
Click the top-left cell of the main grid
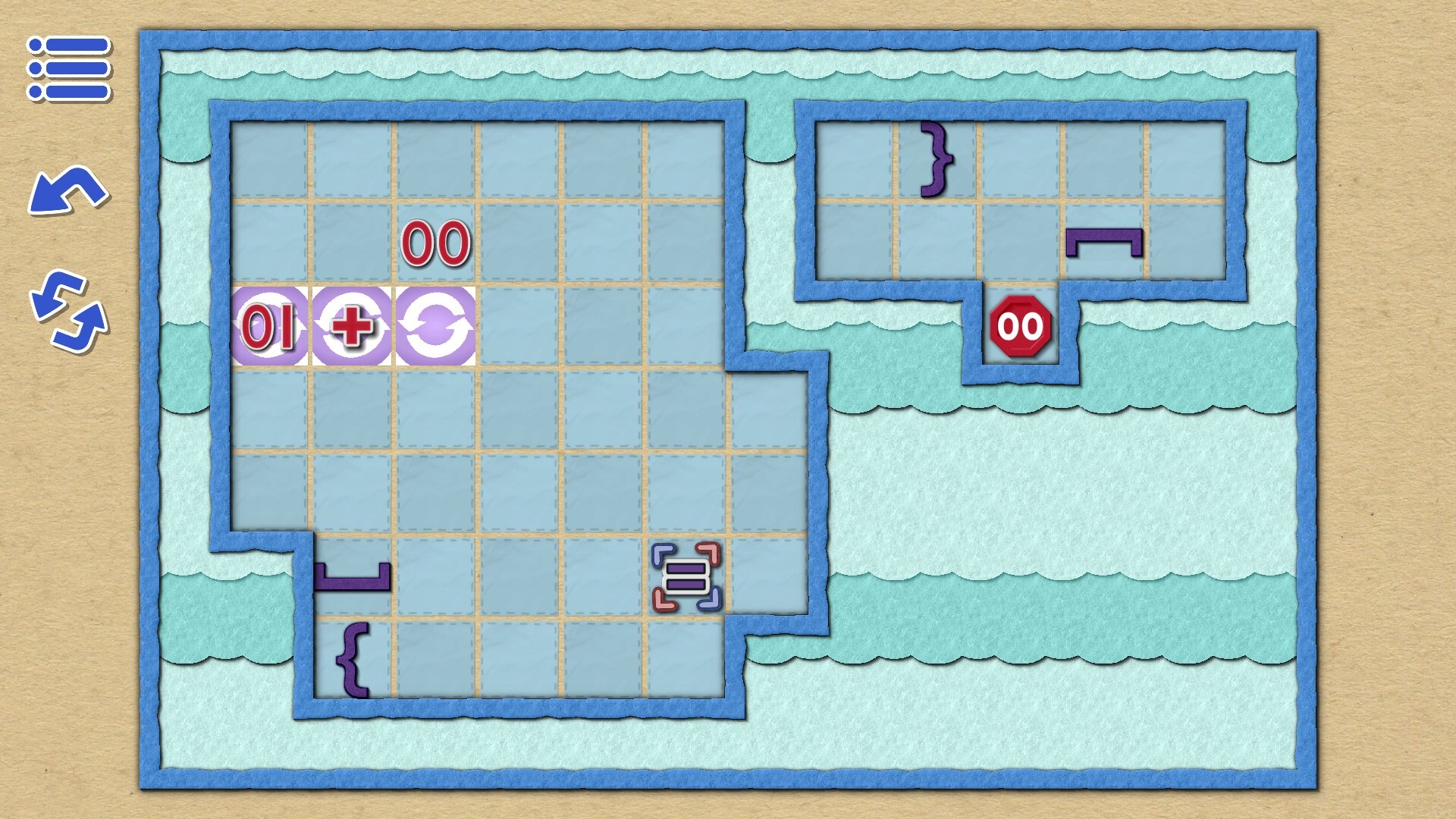pos(270,159)
